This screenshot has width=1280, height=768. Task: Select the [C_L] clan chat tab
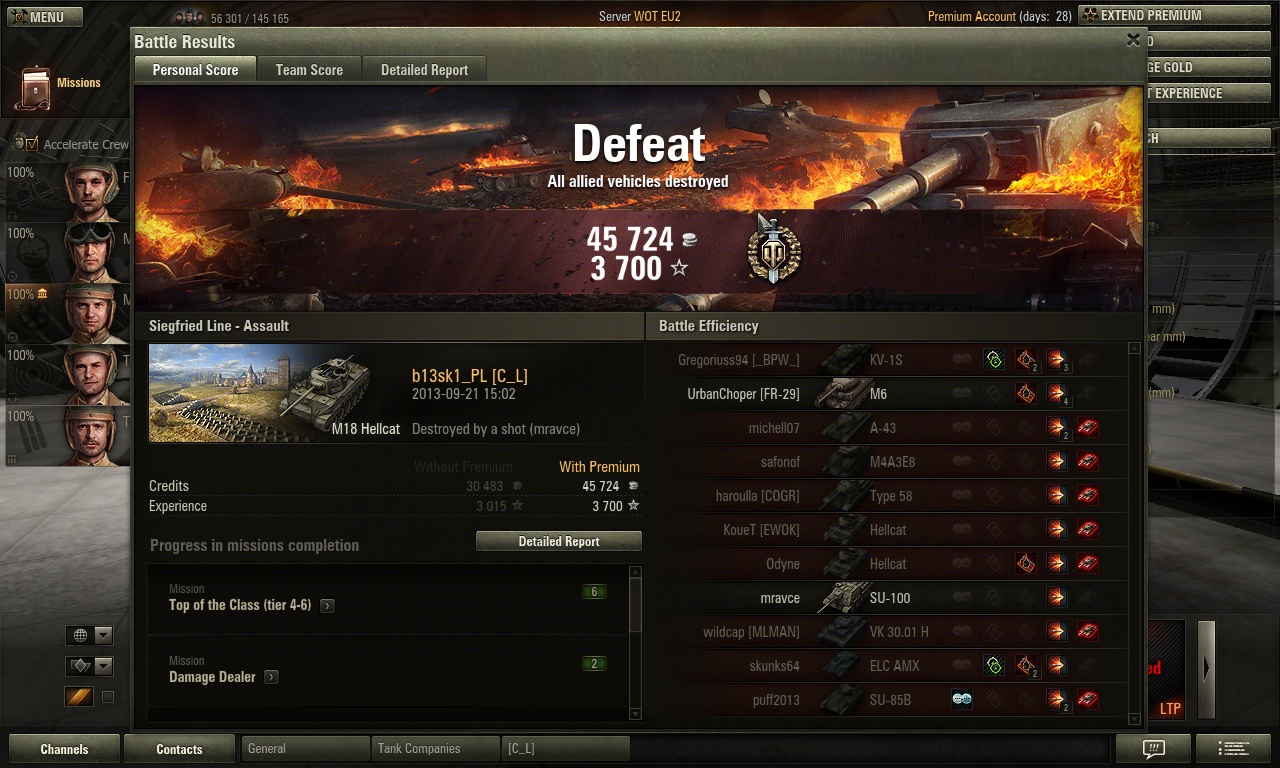pyautogui.click(x=565, y=749)
